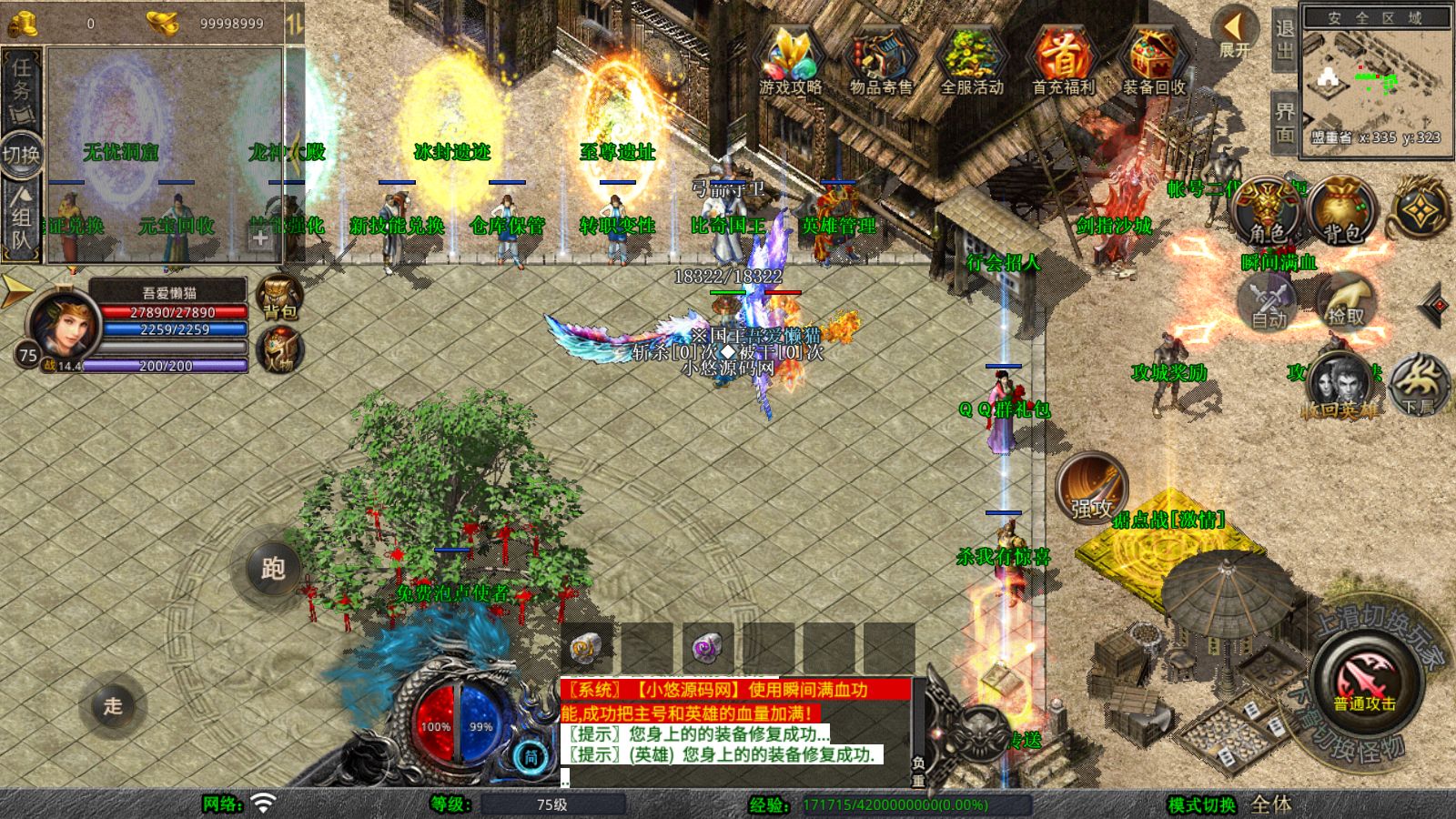Image resolution: width=1456 pixels, height=819 pixels.
Task: Select the 跑 run movement button
Action: click(273, 569)
